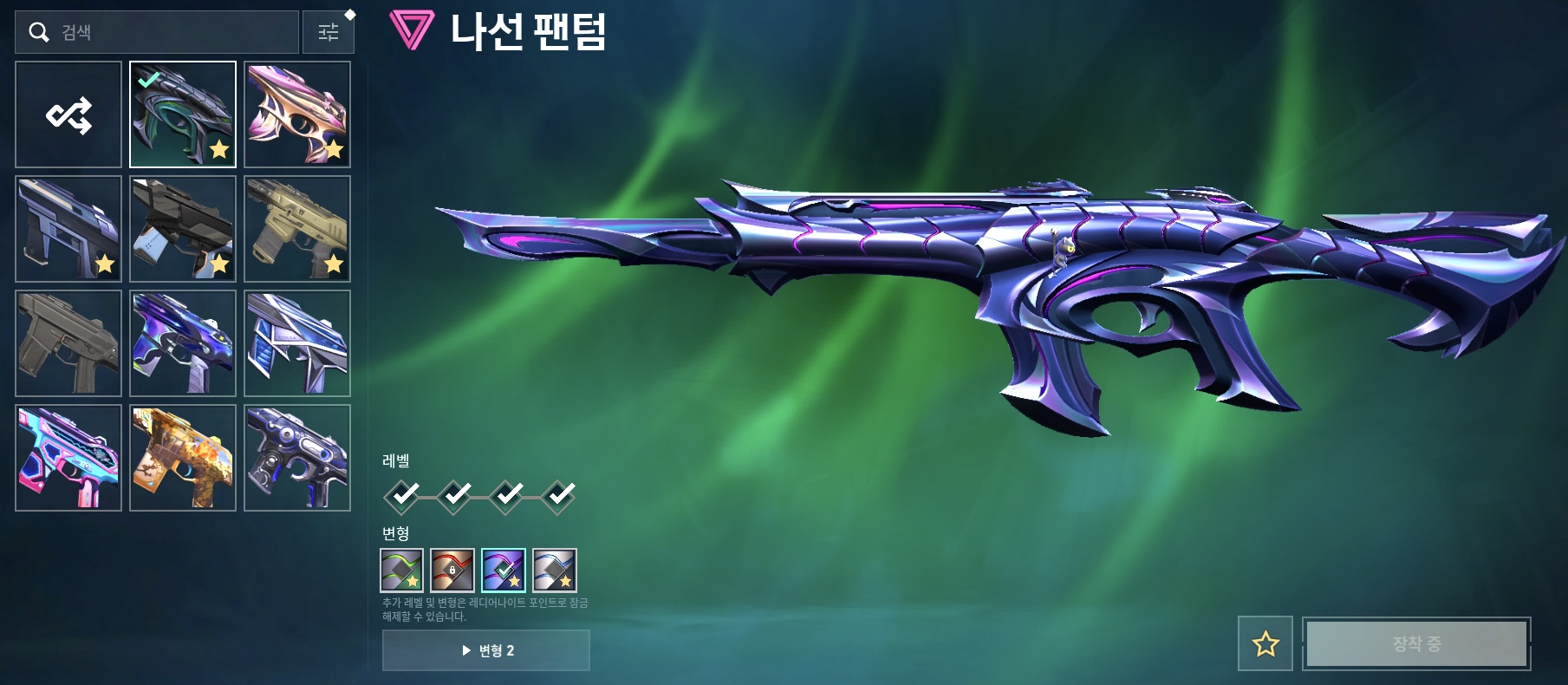Choose the pink and gold Phantom skin
The height and width of the screenshot is (685, 1568).
coord(297,114)
